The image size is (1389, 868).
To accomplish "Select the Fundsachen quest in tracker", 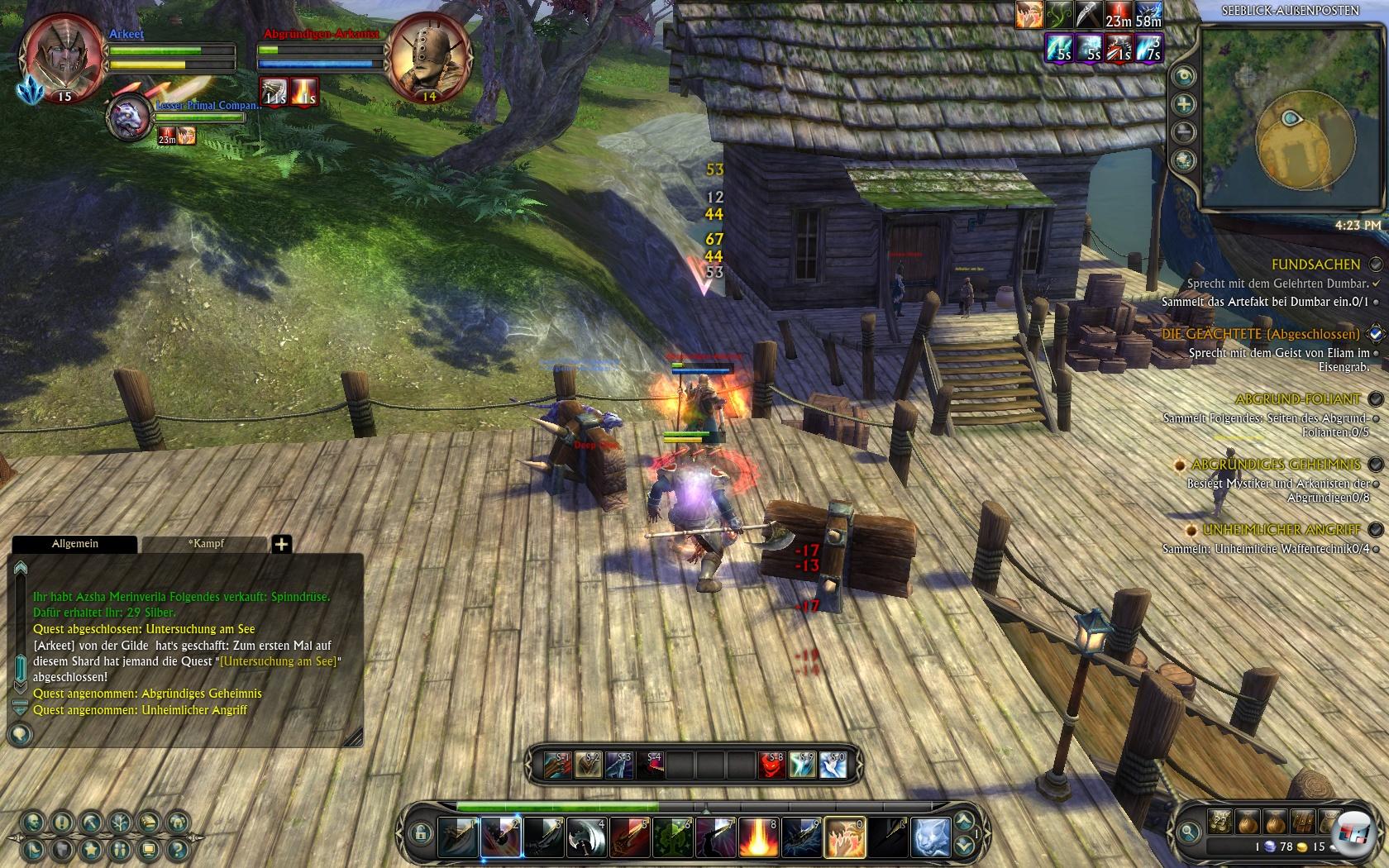I will (1315, 265).
